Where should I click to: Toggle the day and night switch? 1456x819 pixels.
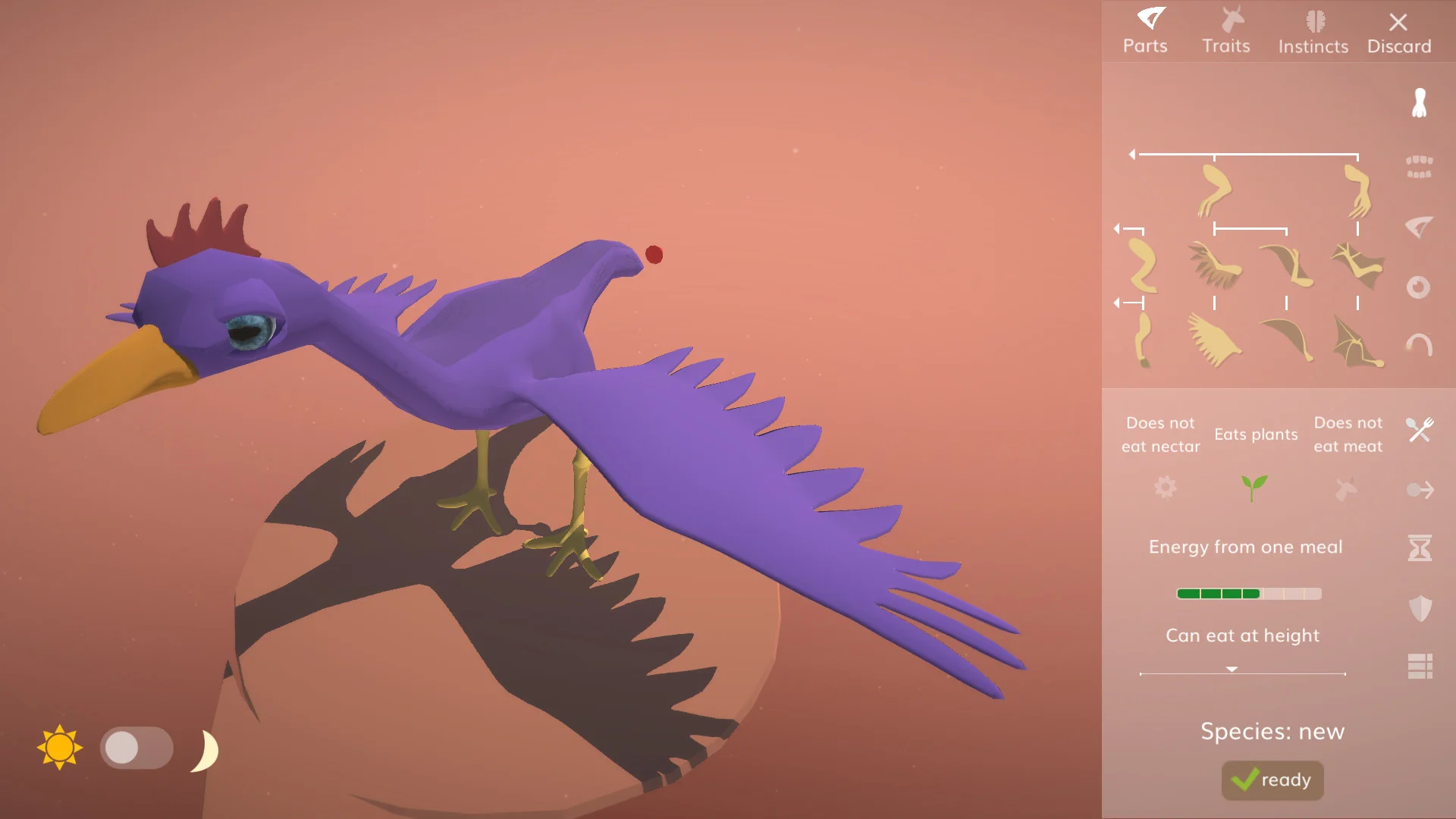pos(136,748)
